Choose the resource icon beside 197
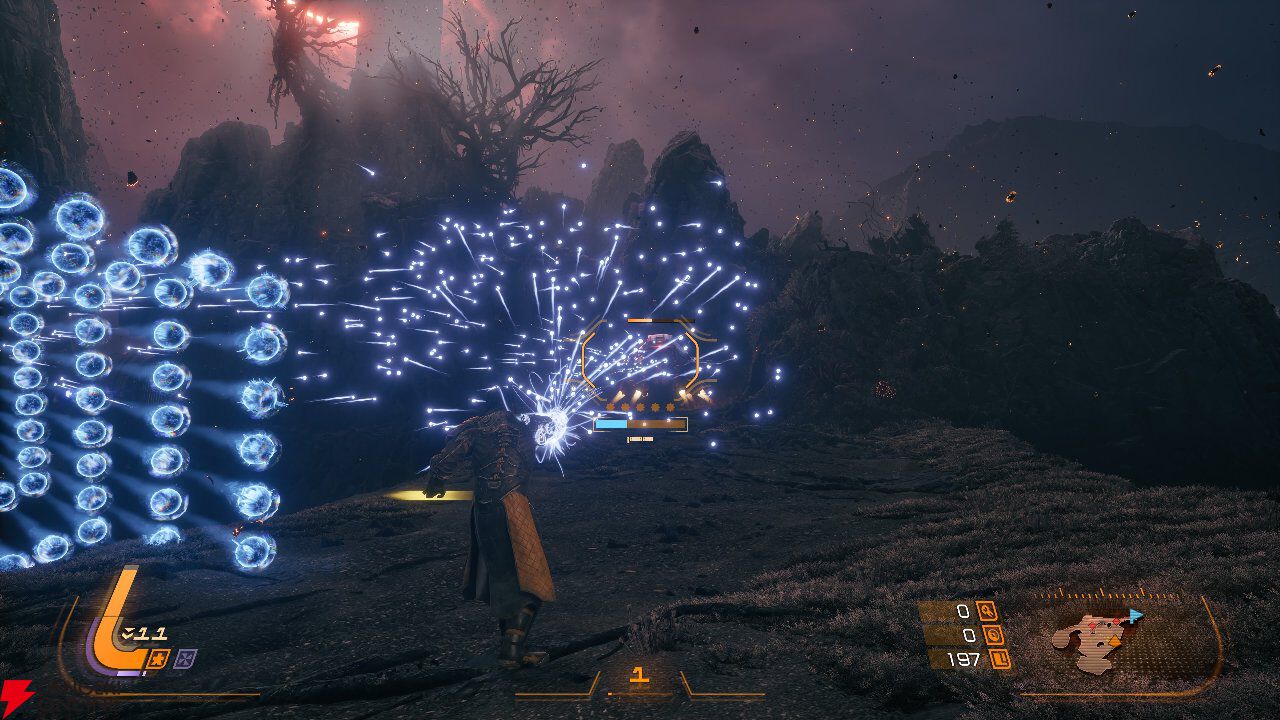1280x720 pixels. tap(999, 659)
